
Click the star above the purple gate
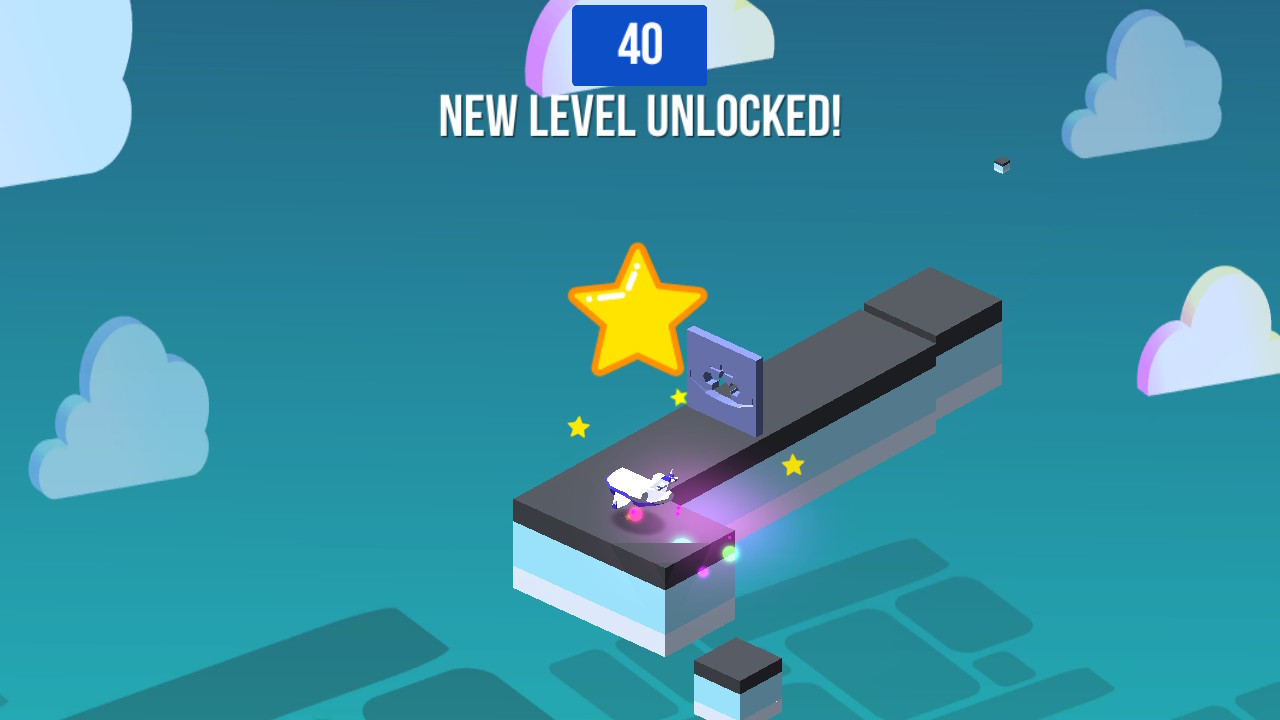tap(679, 396)
